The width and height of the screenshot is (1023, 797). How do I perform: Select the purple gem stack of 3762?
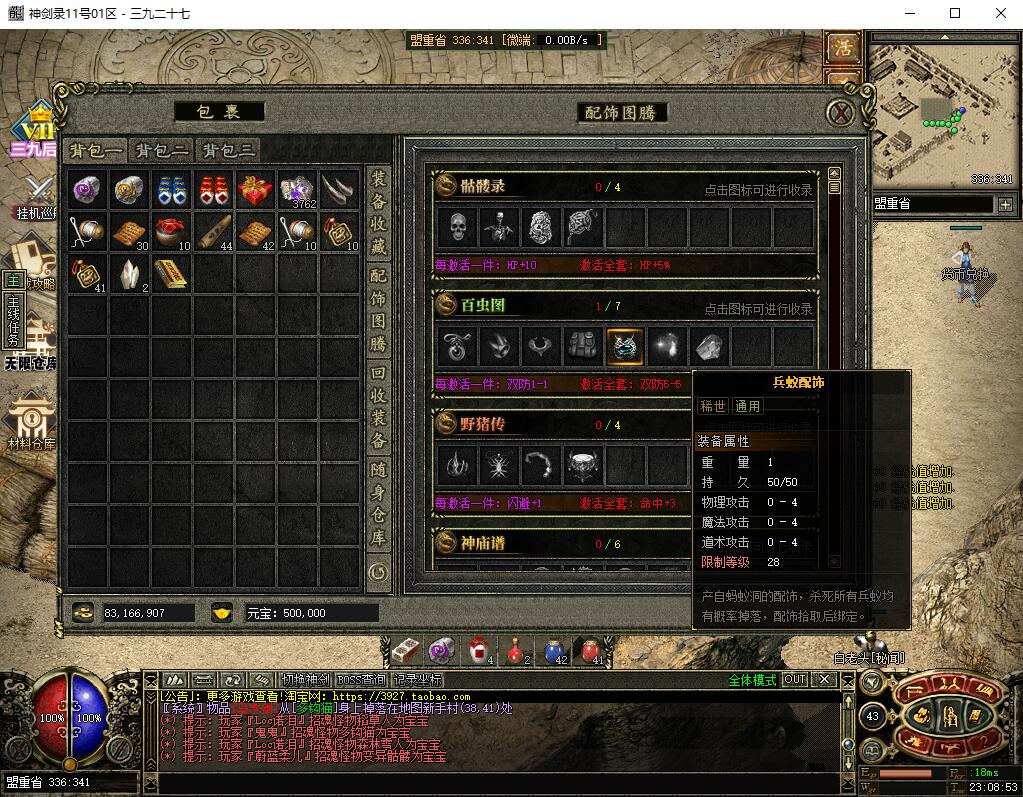(x=297, y=189)
